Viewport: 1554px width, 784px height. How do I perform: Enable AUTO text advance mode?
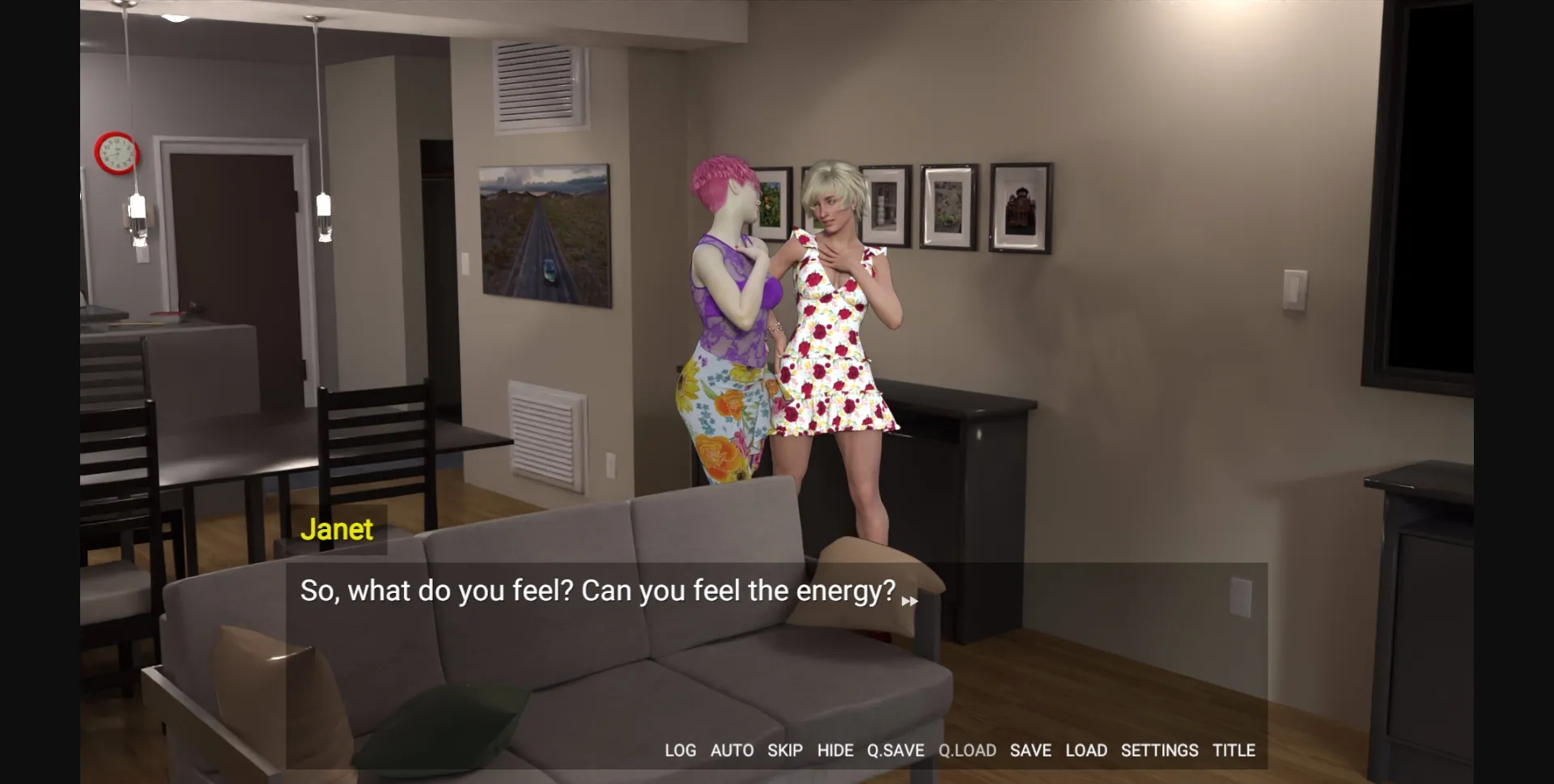pyautogui.click(x=732, y=750)
